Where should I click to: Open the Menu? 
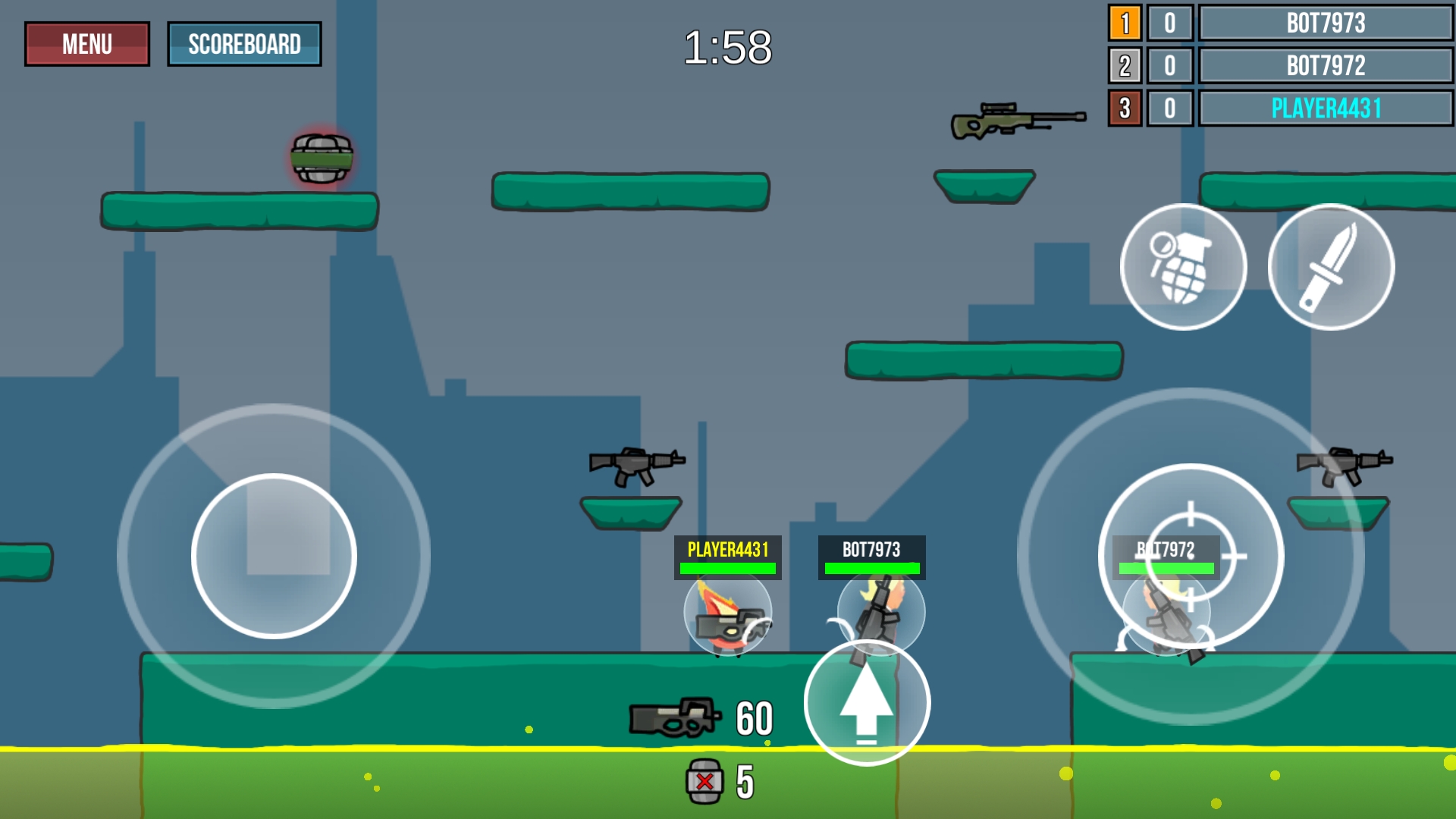coord(86,43)
